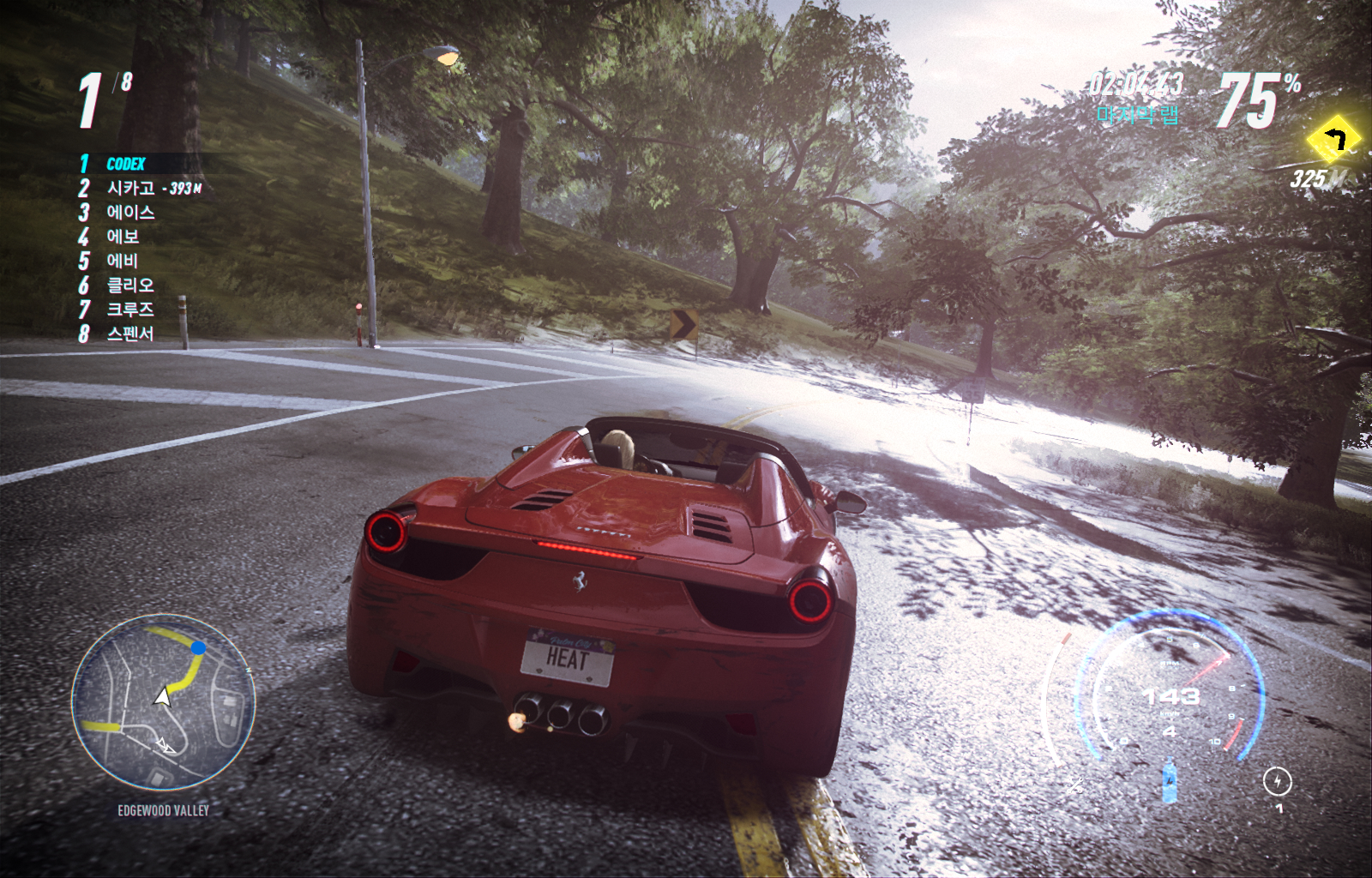The image size is (1372, 878).
Task: Select the blue checkpoint marker on the minimap
Action: pyautogui.click(x=198, y=647)
